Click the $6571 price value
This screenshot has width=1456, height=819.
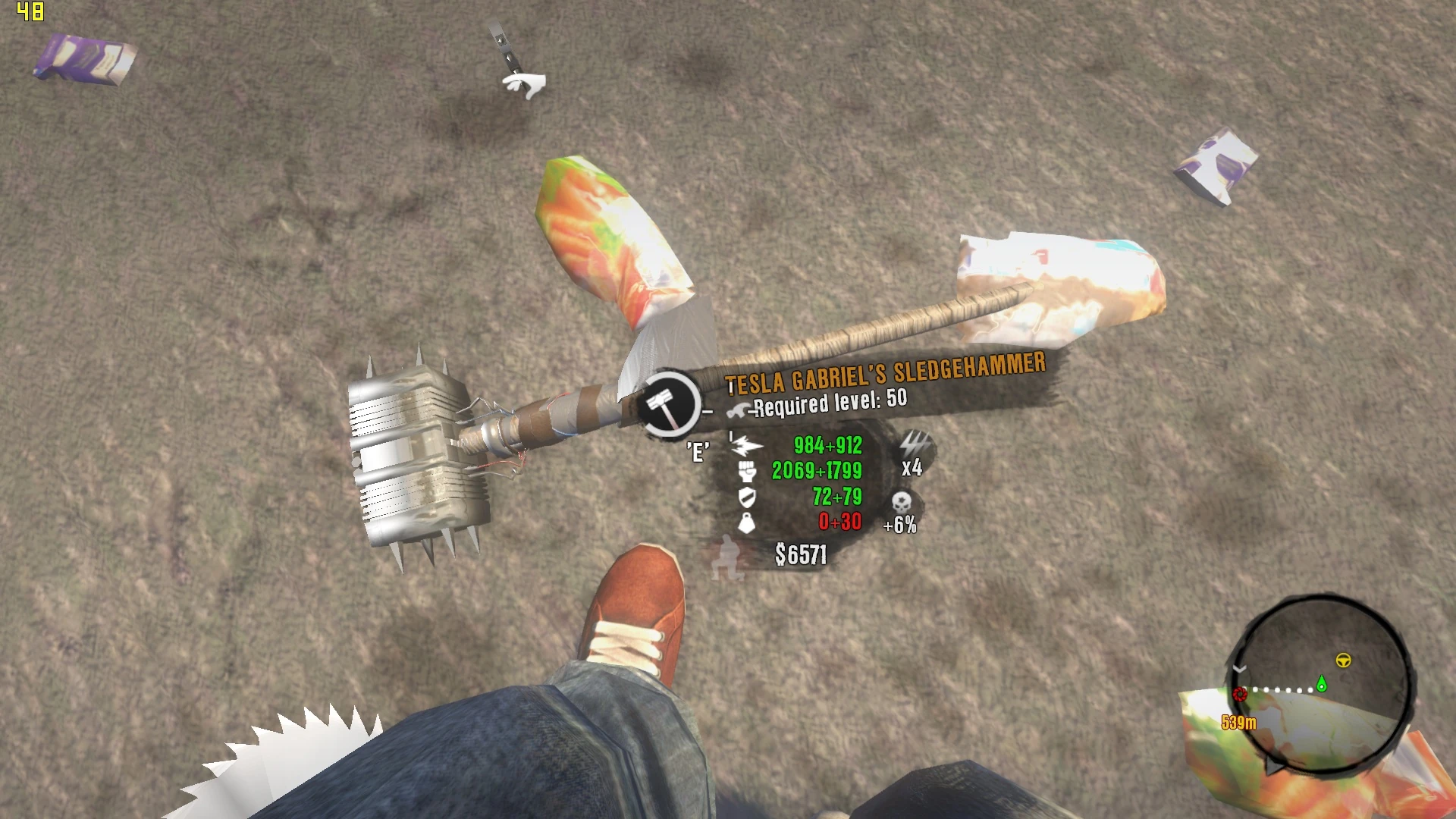click(801, 553)
